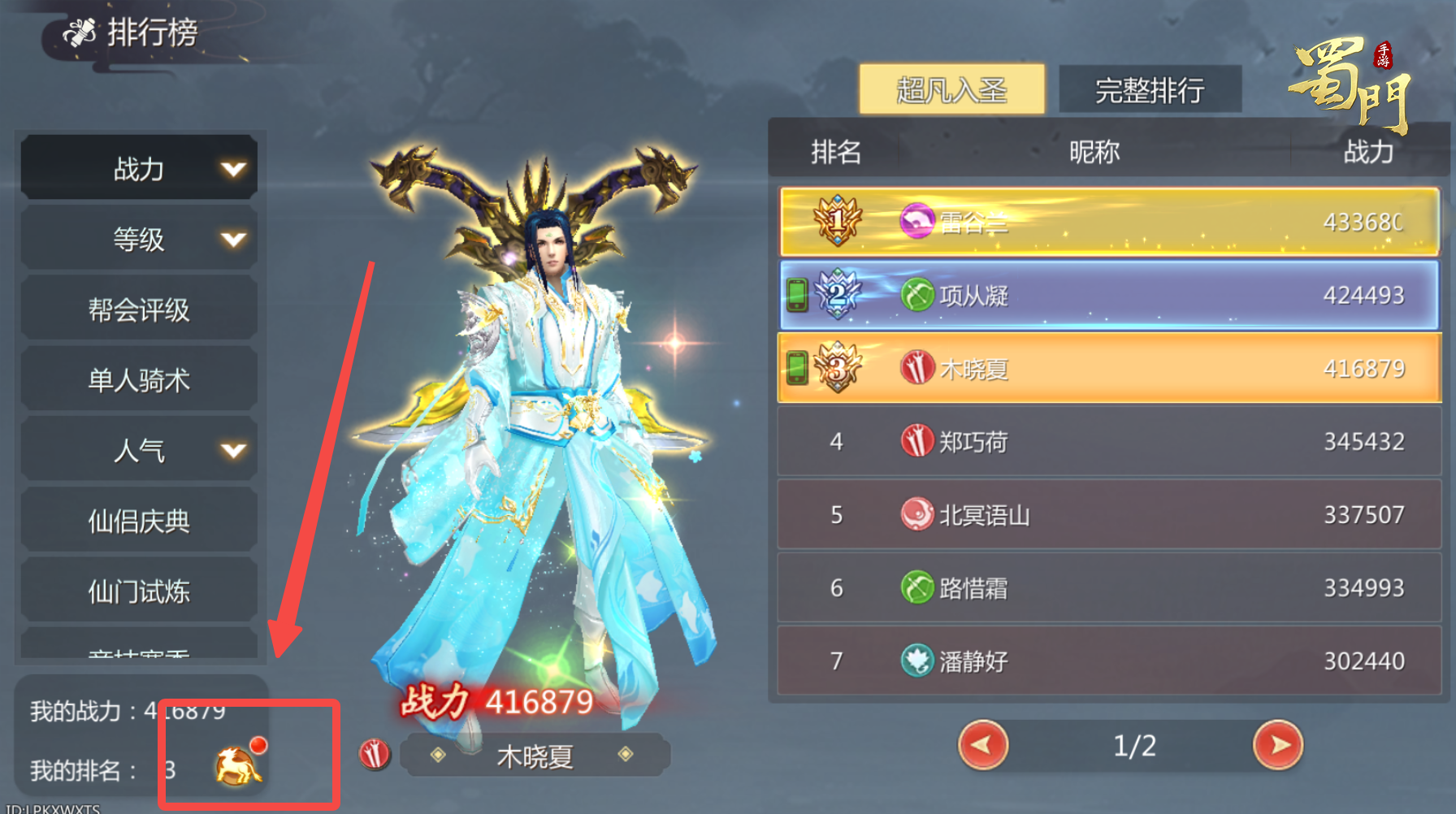Screen dimensions: 1456x814
Task: Open the 帮会评级 ranking category
Action: pyautogui.click(x=138, y=308)
